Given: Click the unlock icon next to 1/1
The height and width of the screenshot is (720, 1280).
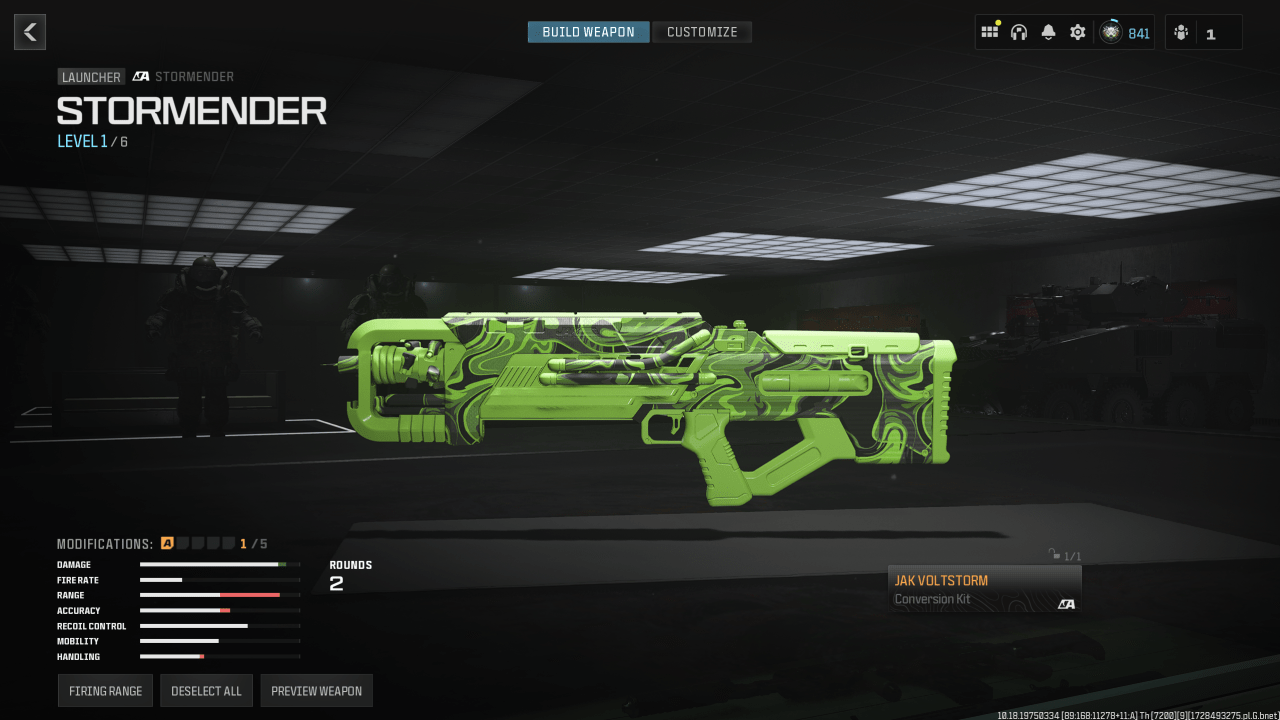Looking at the screenshot, I should (x=1052, y=554).
